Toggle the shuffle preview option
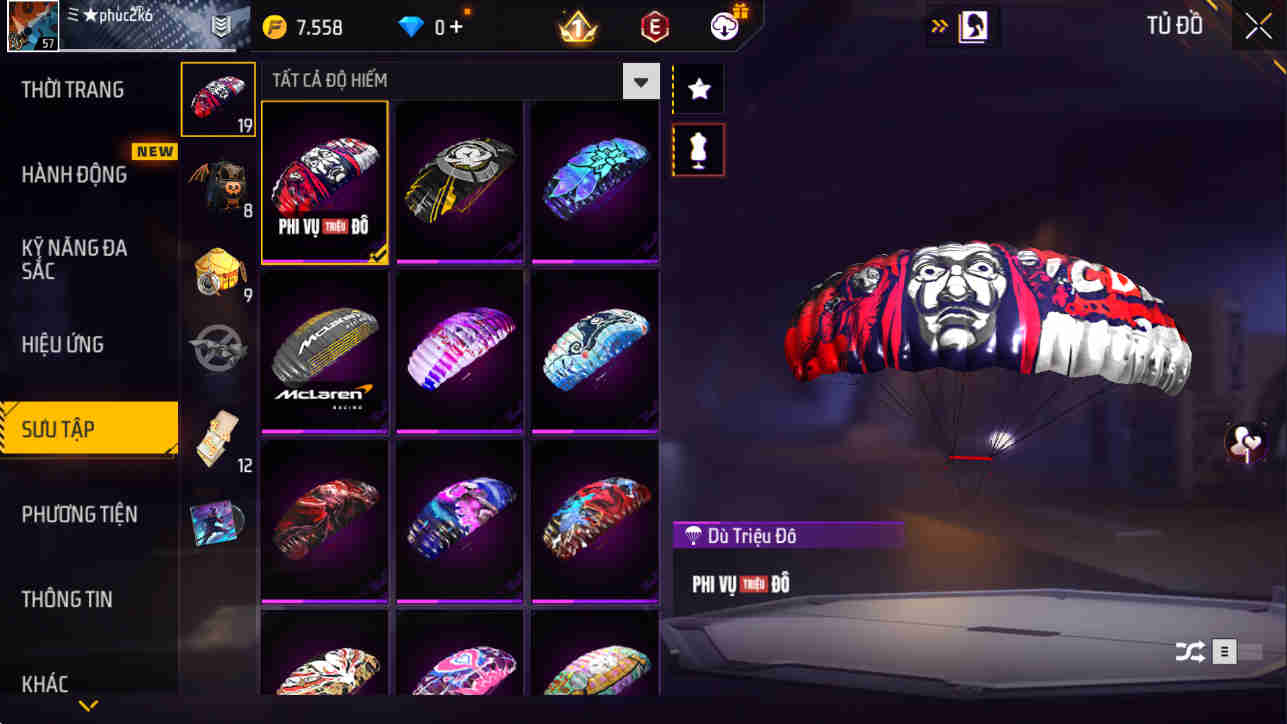This screenshot has width=1287, height=724. point(1190,651)
